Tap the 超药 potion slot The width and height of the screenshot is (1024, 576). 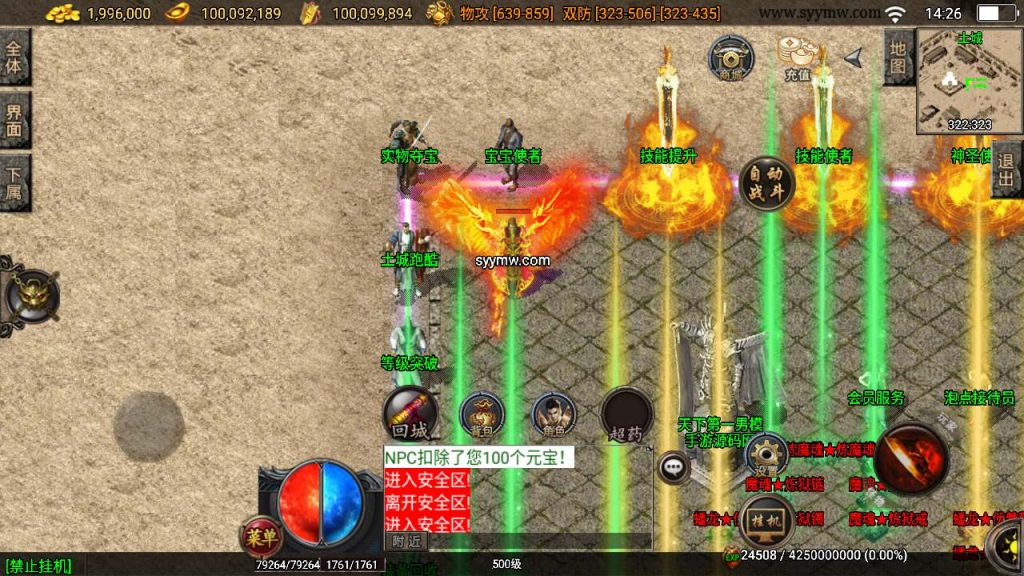tap(627, 415)
